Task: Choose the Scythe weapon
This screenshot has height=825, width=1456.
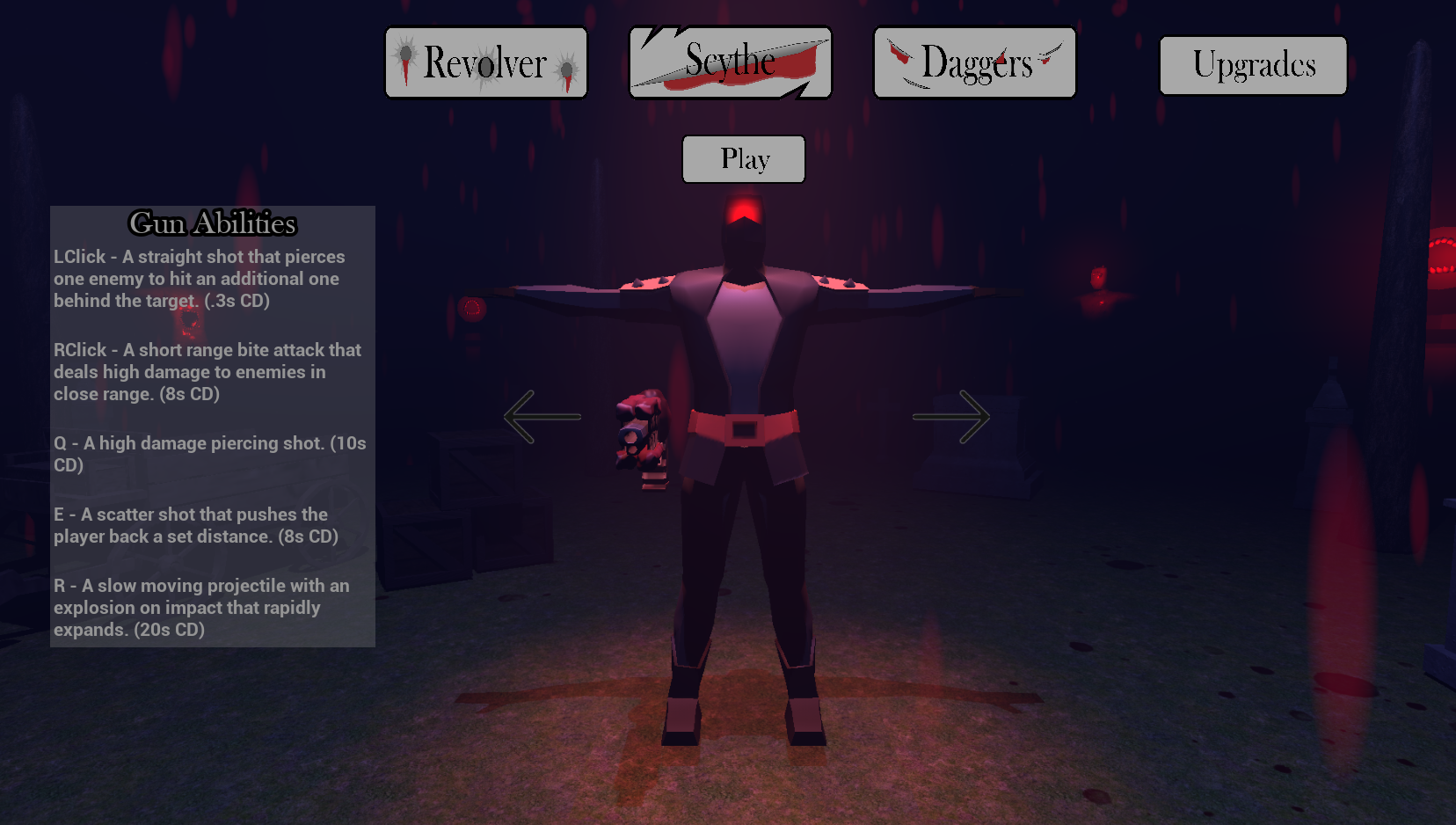Action: (x=731, y=63)
